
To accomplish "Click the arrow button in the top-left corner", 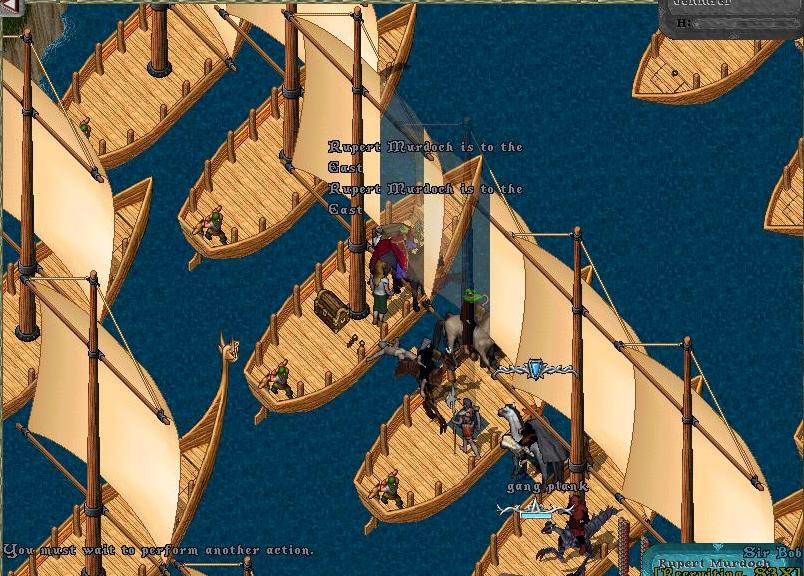I will coord(10,8).
